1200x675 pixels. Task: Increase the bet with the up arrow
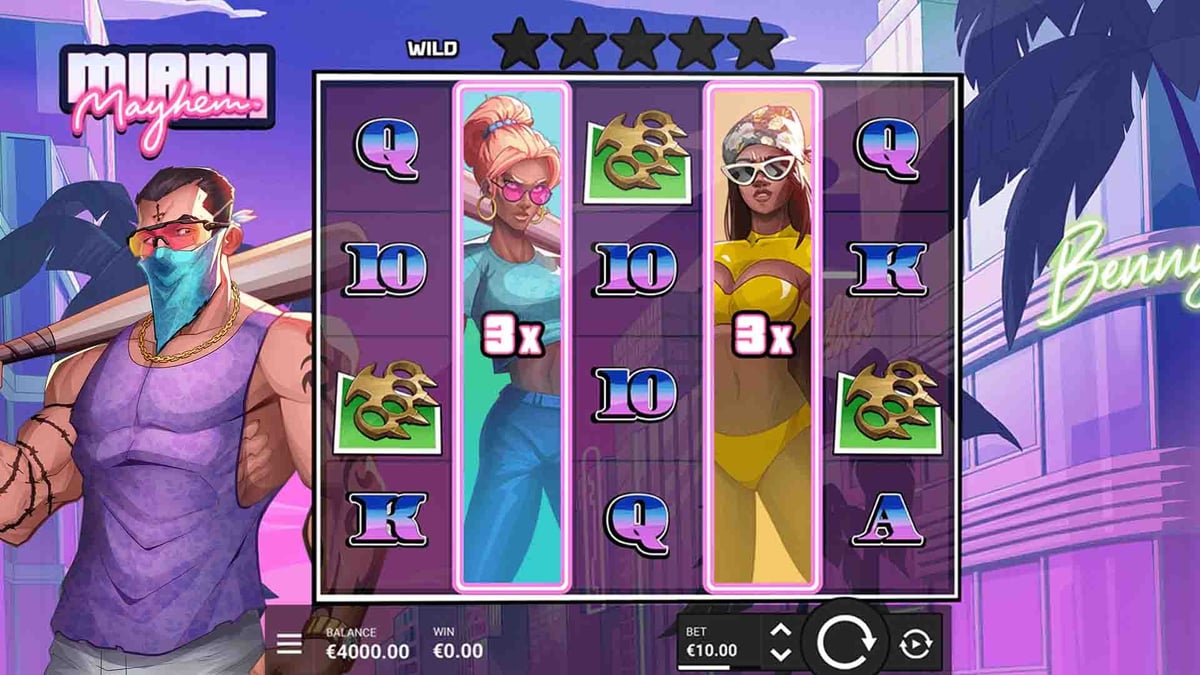click(x=782, y=631)
